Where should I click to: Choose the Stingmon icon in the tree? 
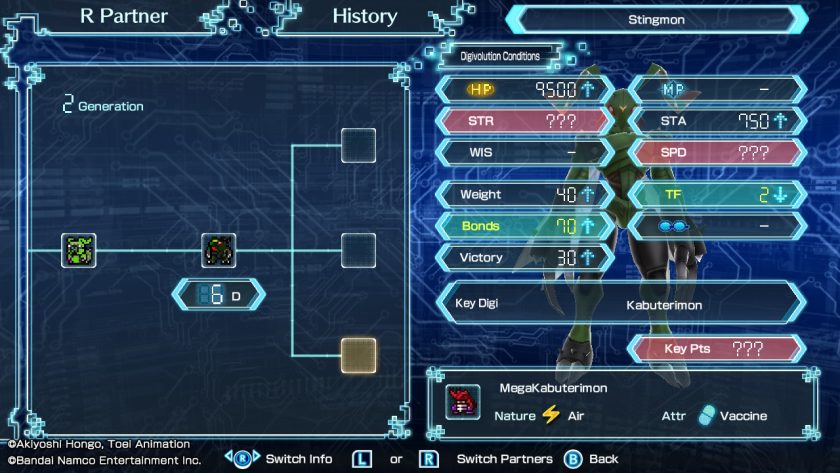click(x=218, y=250)
